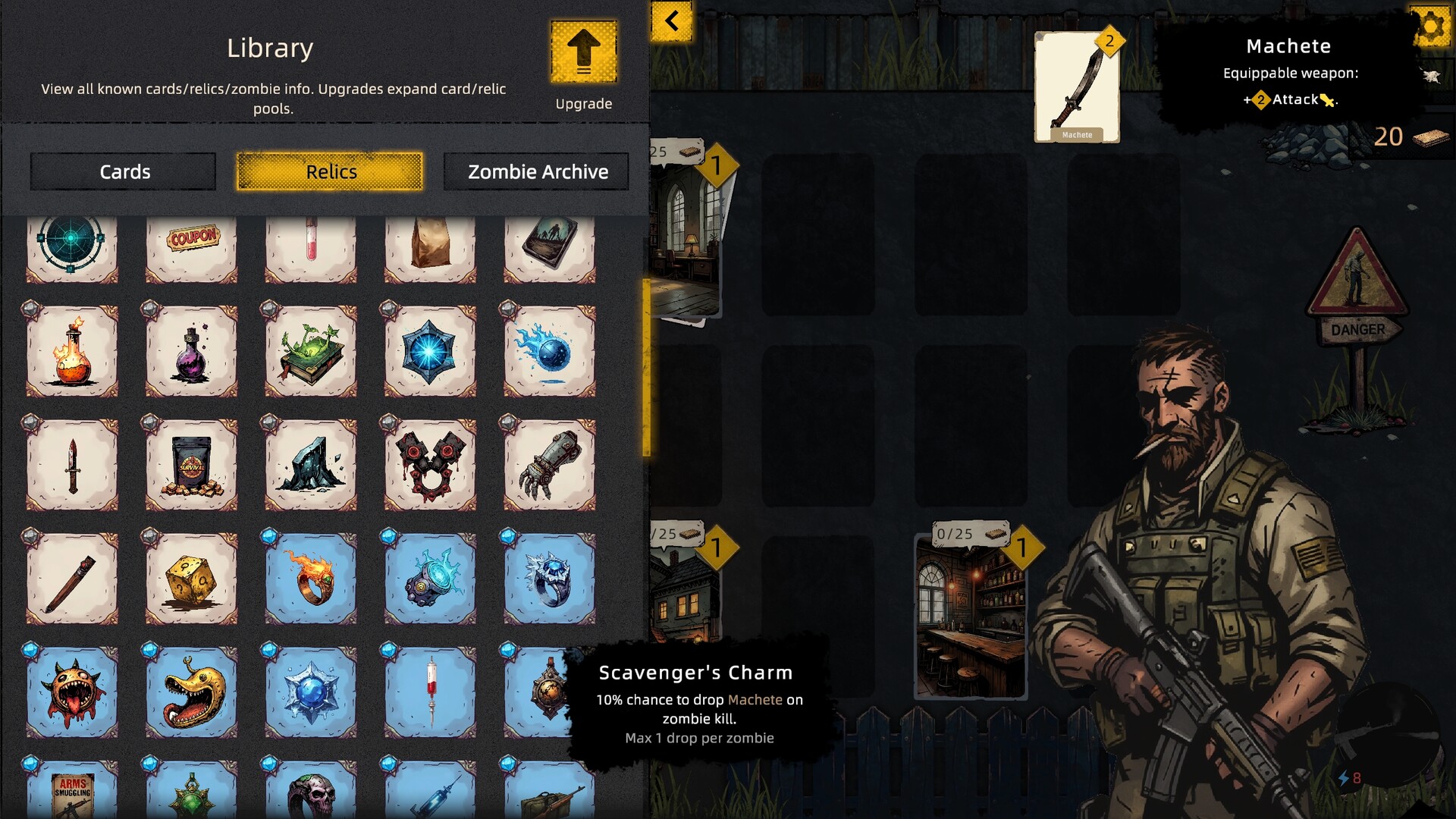Select the screaming orange monster relic
Screen dimensions: 1456x819
[72, 692]
